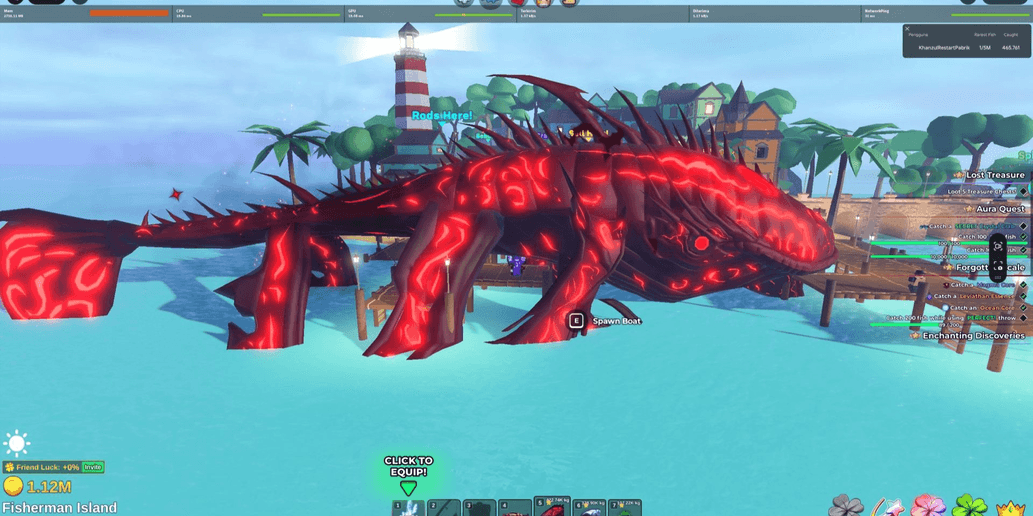Select the fishing rod in slot 2

click(x=444, y=508)
